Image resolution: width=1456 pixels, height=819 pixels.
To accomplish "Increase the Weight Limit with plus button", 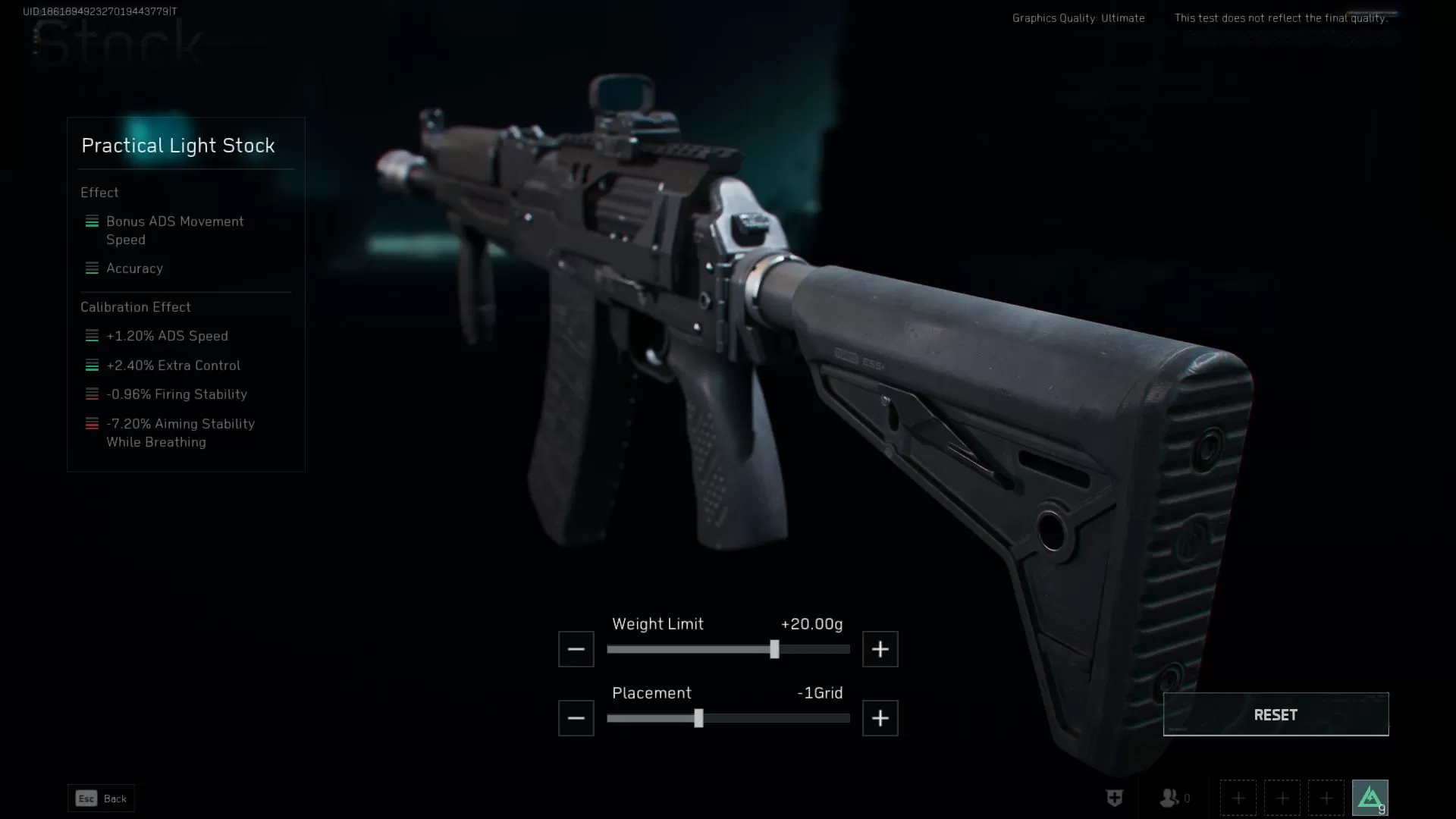I will tap(880, 649).
